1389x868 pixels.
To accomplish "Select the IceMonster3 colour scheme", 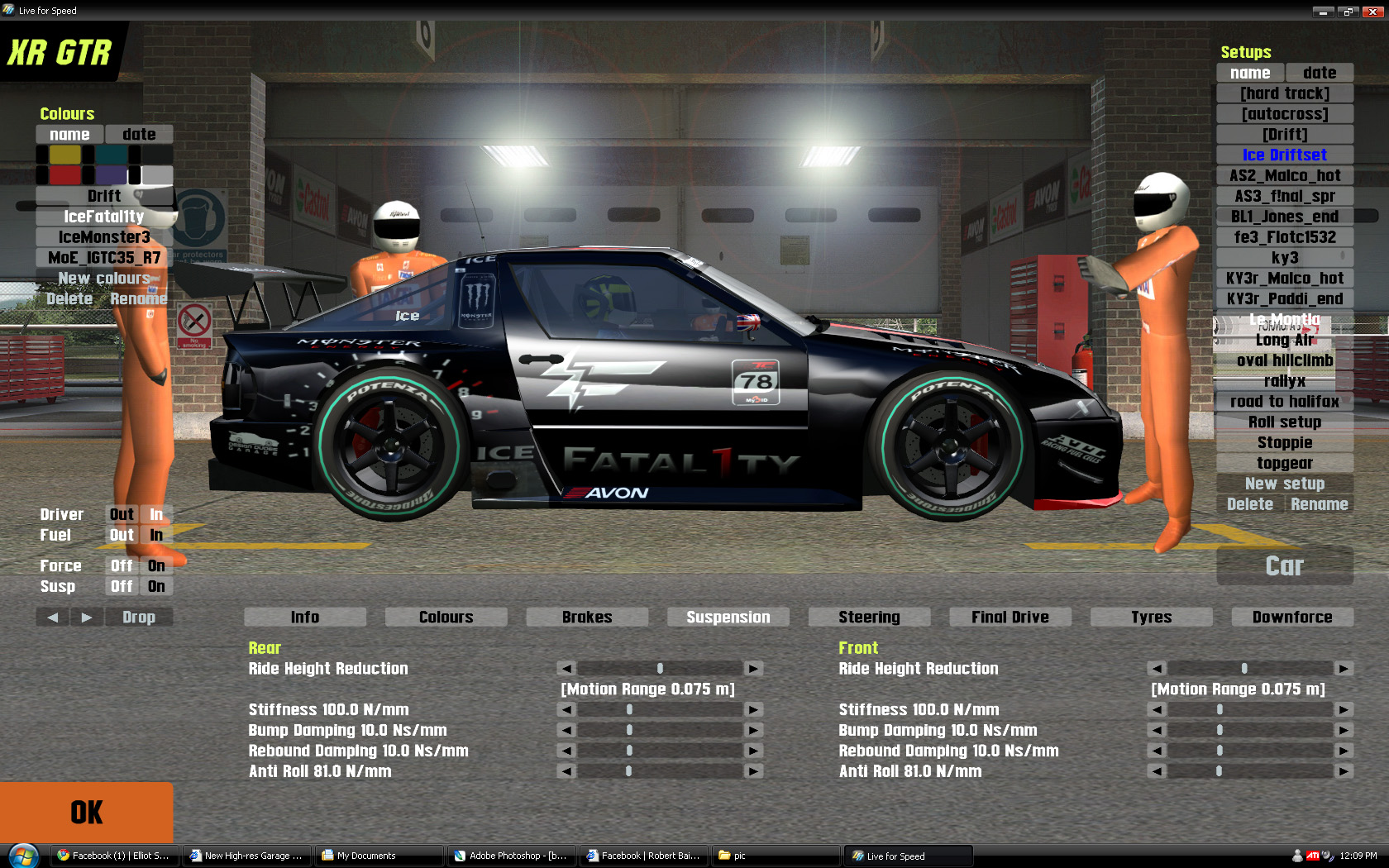I will point(104,237).
